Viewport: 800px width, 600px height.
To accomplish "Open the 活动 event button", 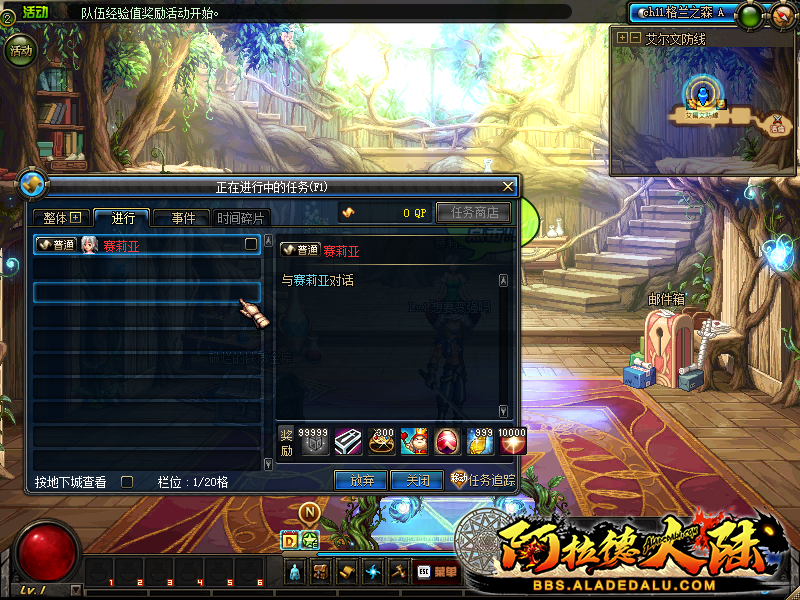I will (20, 50).
